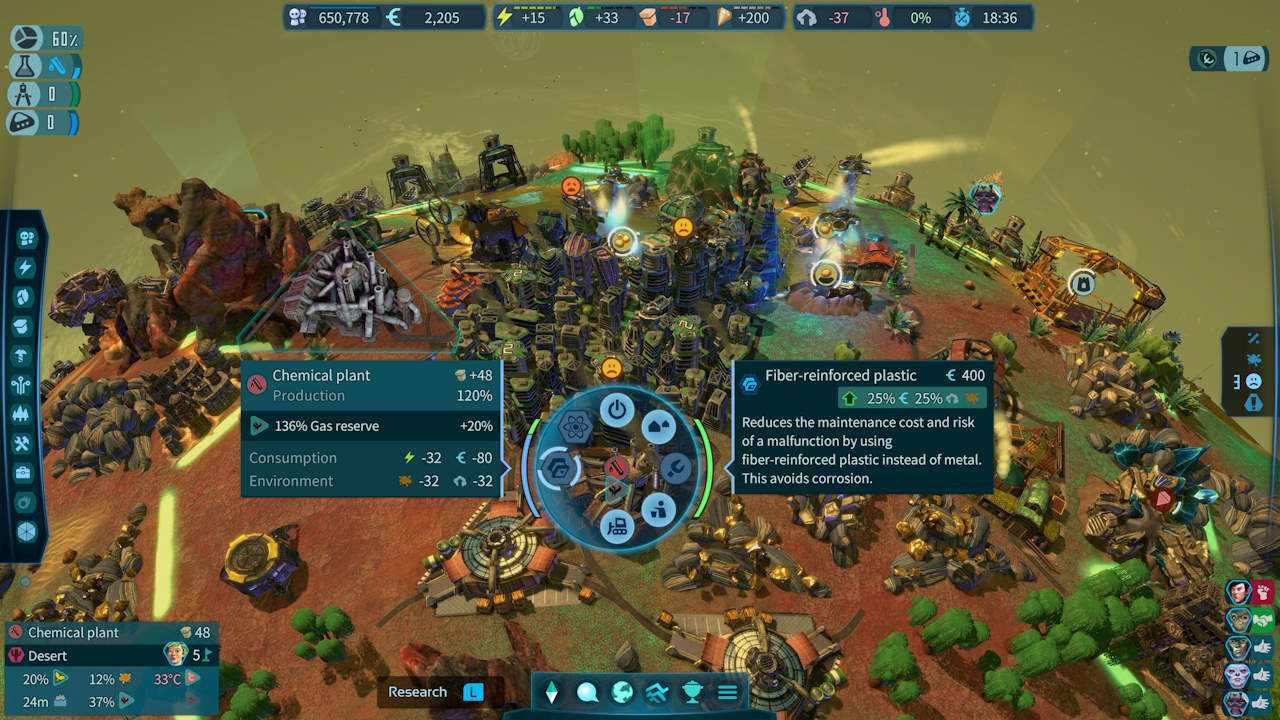Click the rocket counter showing 1 at top right
This screenshot has width=1280, height=720.
click(x=1247, y=59)
